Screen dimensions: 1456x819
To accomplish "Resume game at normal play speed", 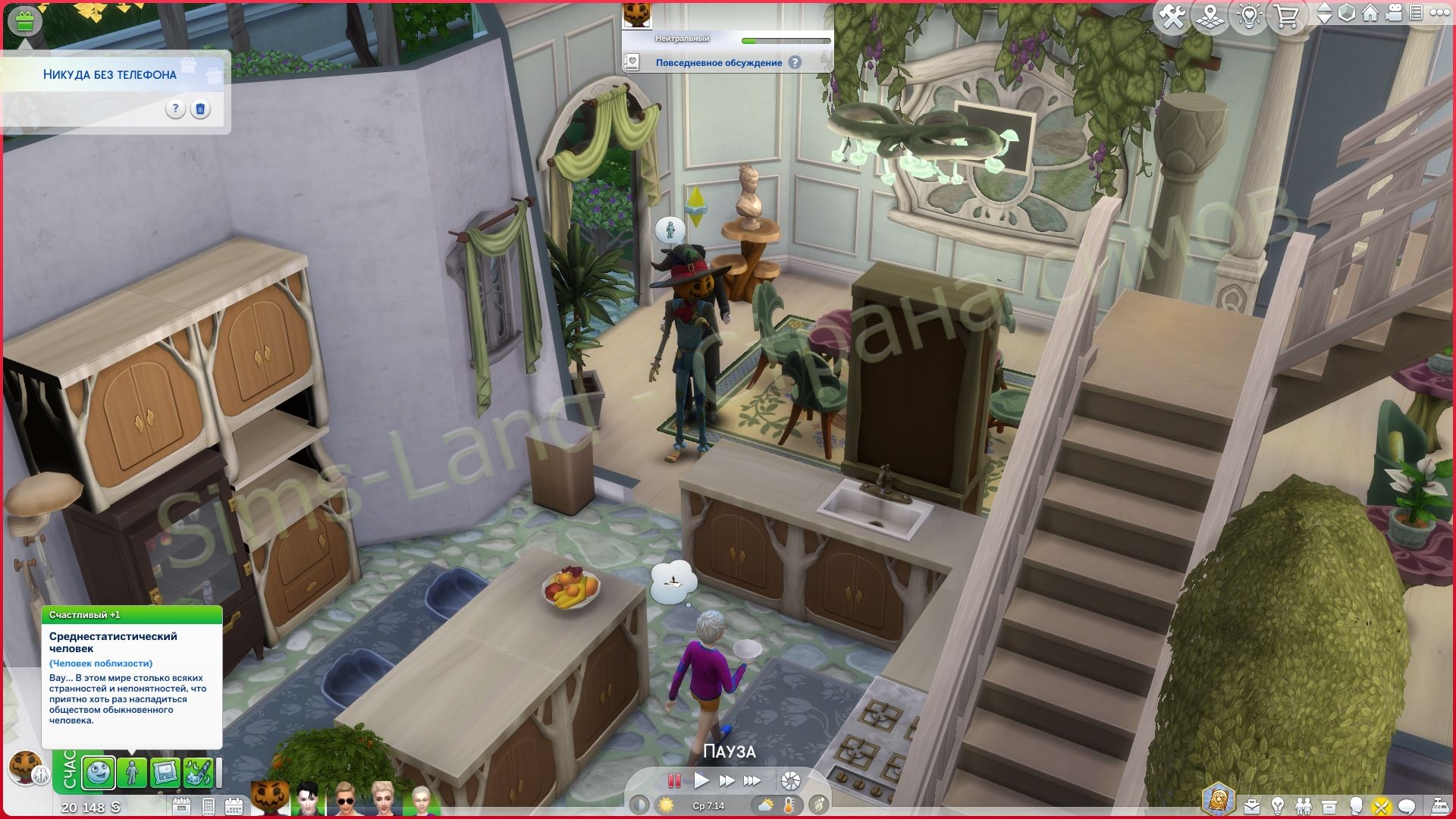I will pos(701,780).
